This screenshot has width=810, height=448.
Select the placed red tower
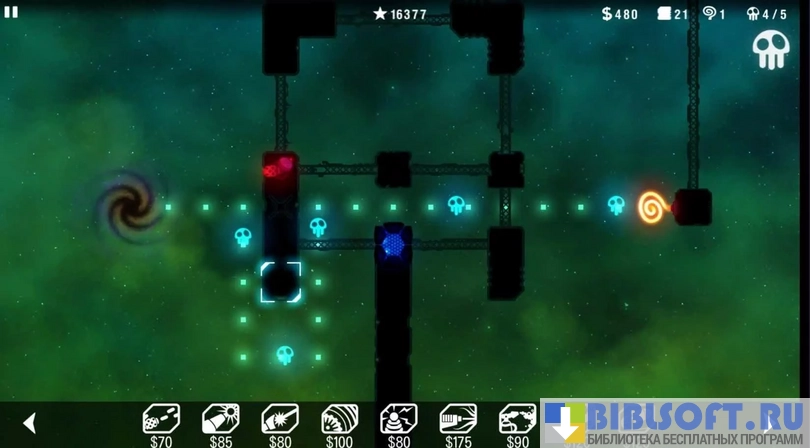(x=279, y=166)
